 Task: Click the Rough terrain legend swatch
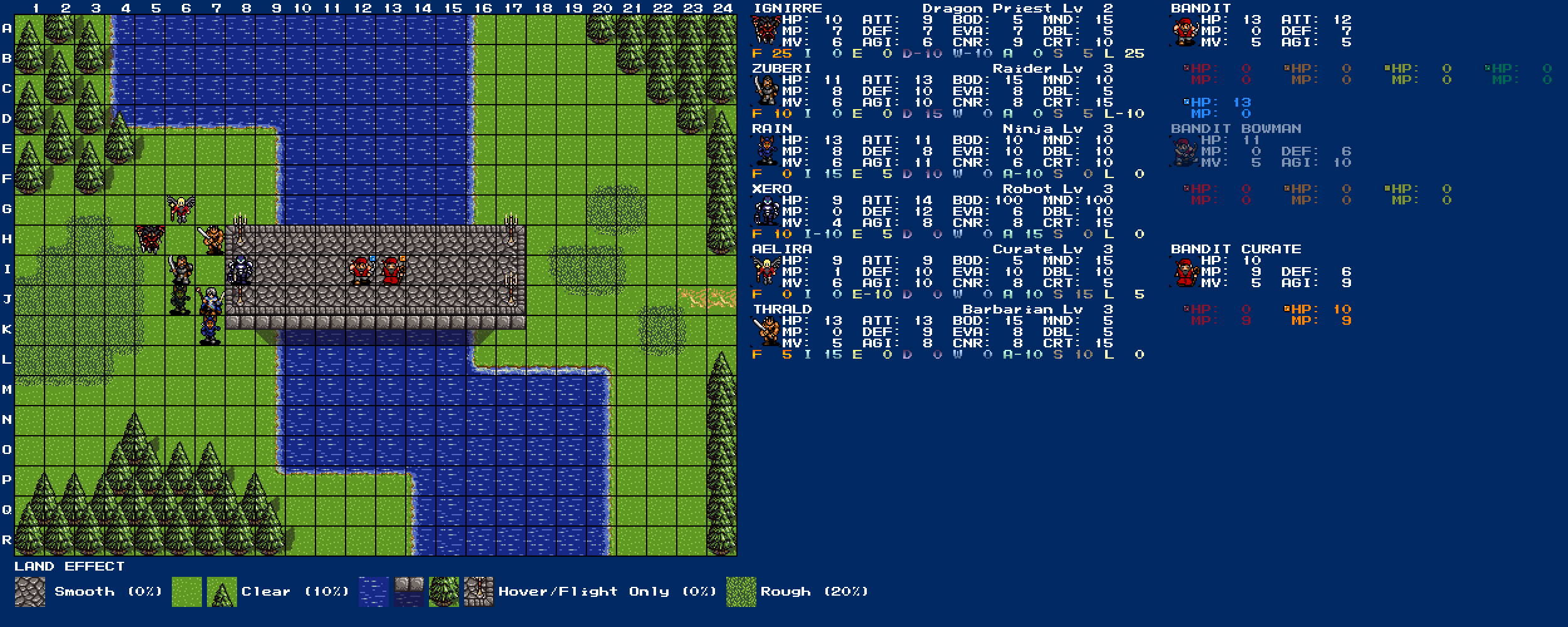[x=741, y=592]
